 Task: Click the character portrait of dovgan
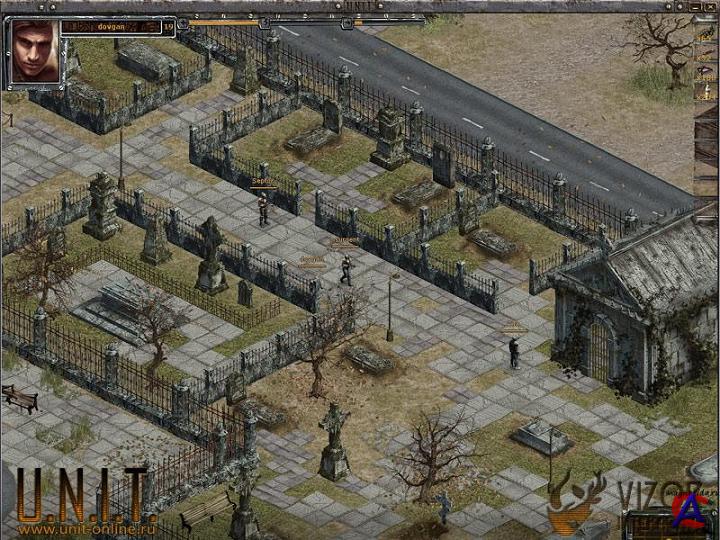pos(33,50)
